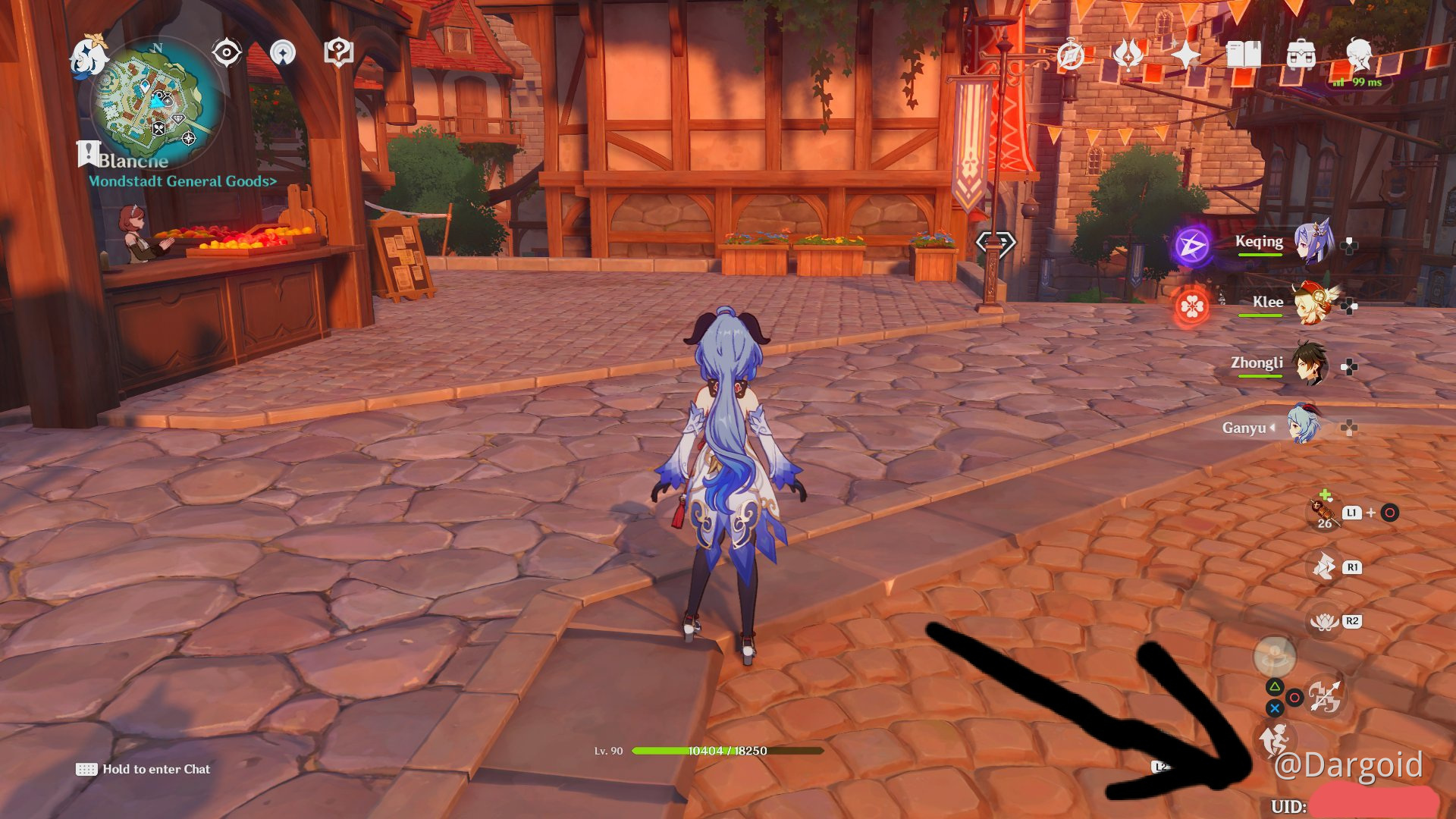This screenshot has width=1456, height=819.
Task: Open the Paimon menu icon
Action: click(x=89, y=58)
